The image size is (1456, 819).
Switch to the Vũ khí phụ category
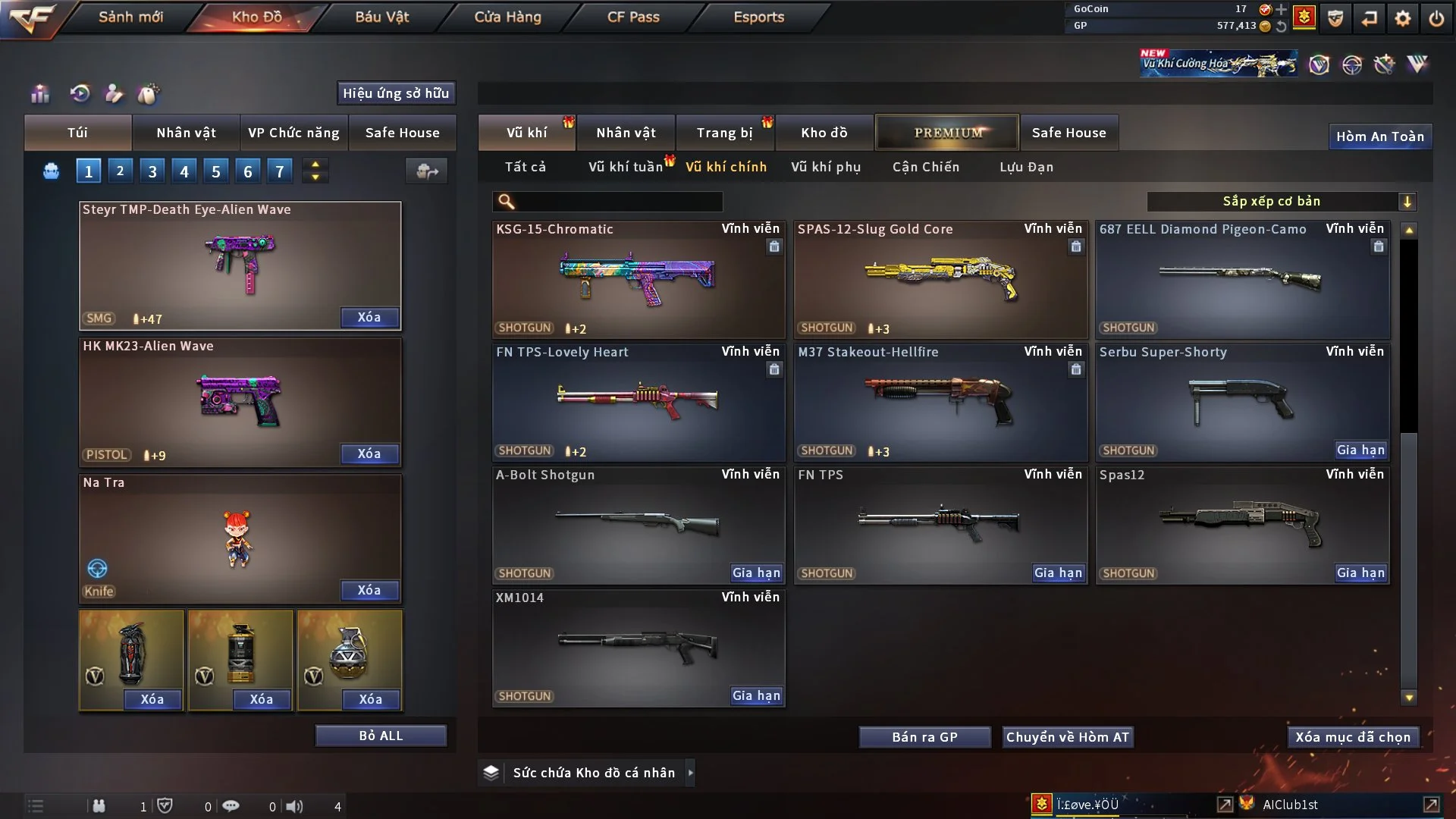click(x=825, y=167)
